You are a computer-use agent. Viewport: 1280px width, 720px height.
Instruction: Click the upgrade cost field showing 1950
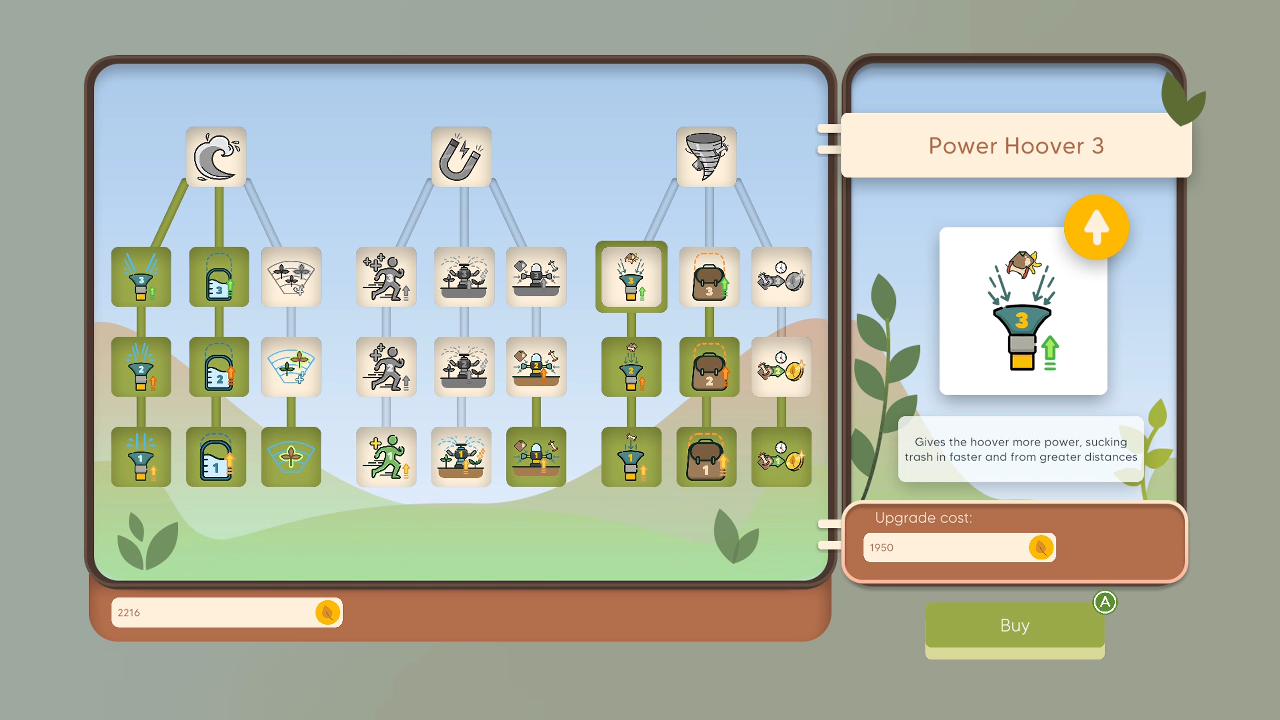point(958,547)
